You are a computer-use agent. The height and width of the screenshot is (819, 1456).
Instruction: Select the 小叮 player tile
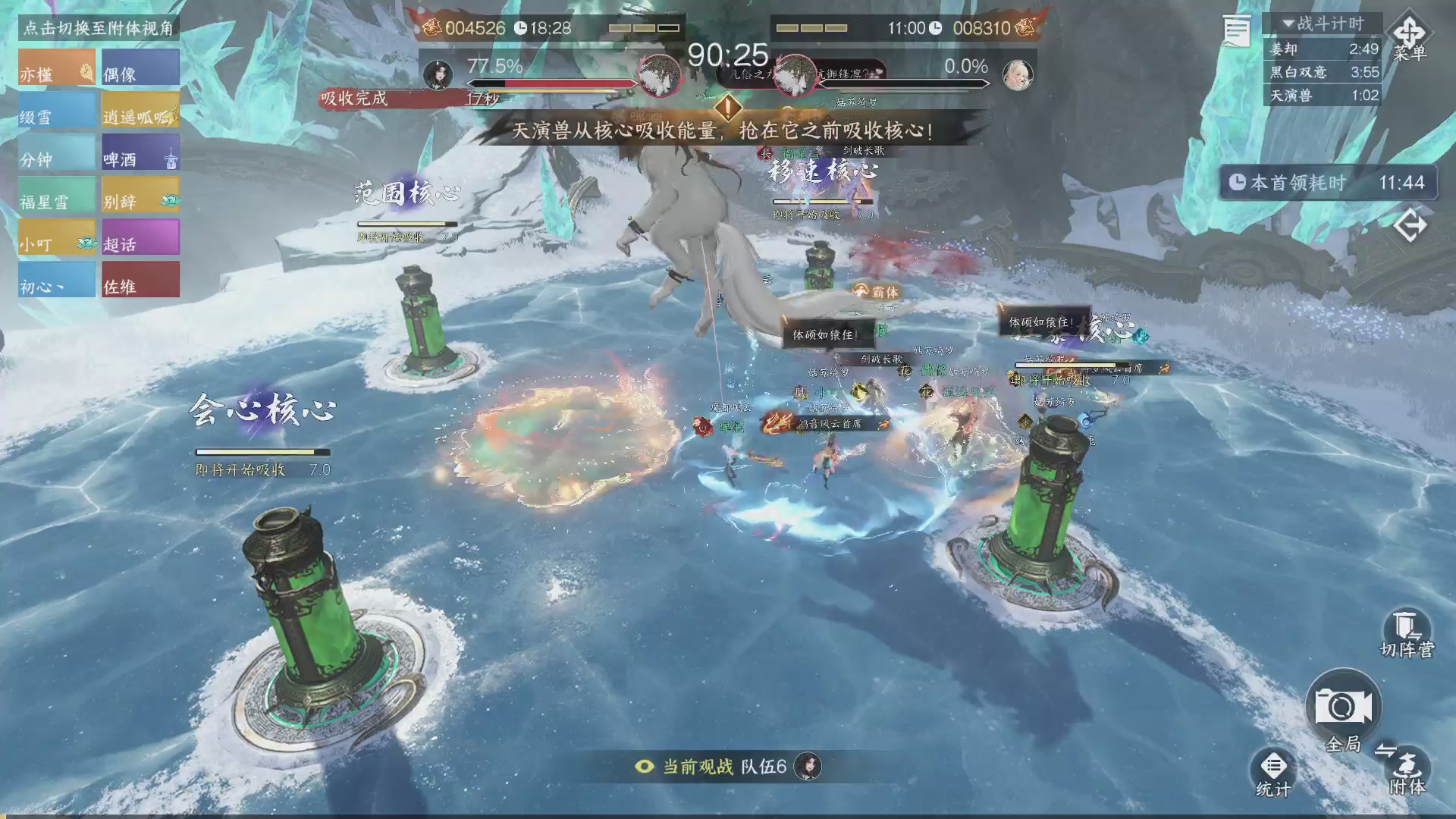pos(57,237)
